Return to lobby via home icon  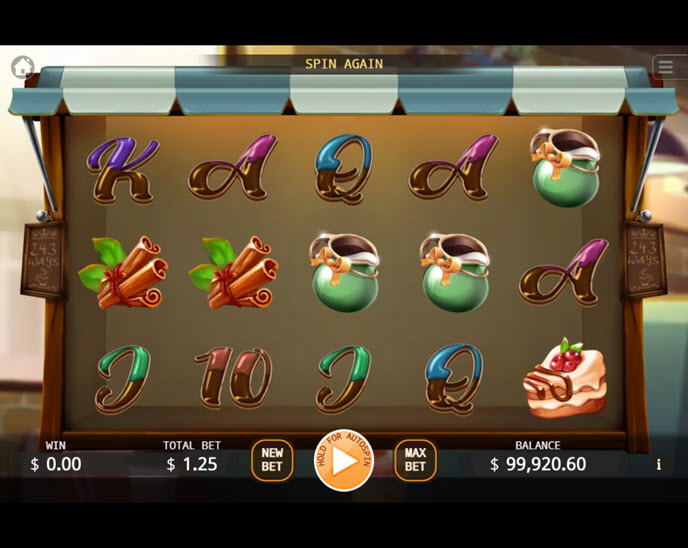pos(23,67)
